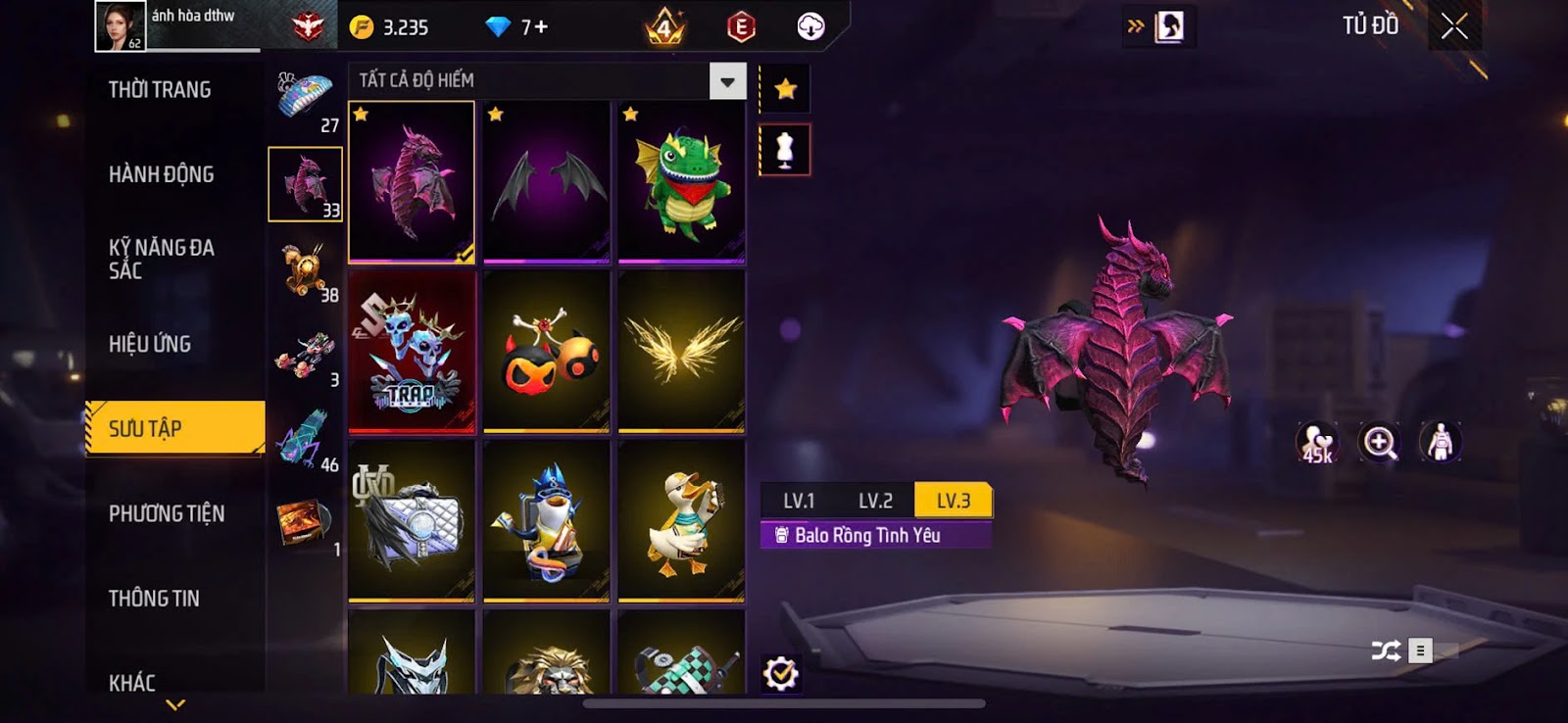This screenshot has height=723, width=1568.
Task: Show the Thông Tin section
Action: click(154, 599)
